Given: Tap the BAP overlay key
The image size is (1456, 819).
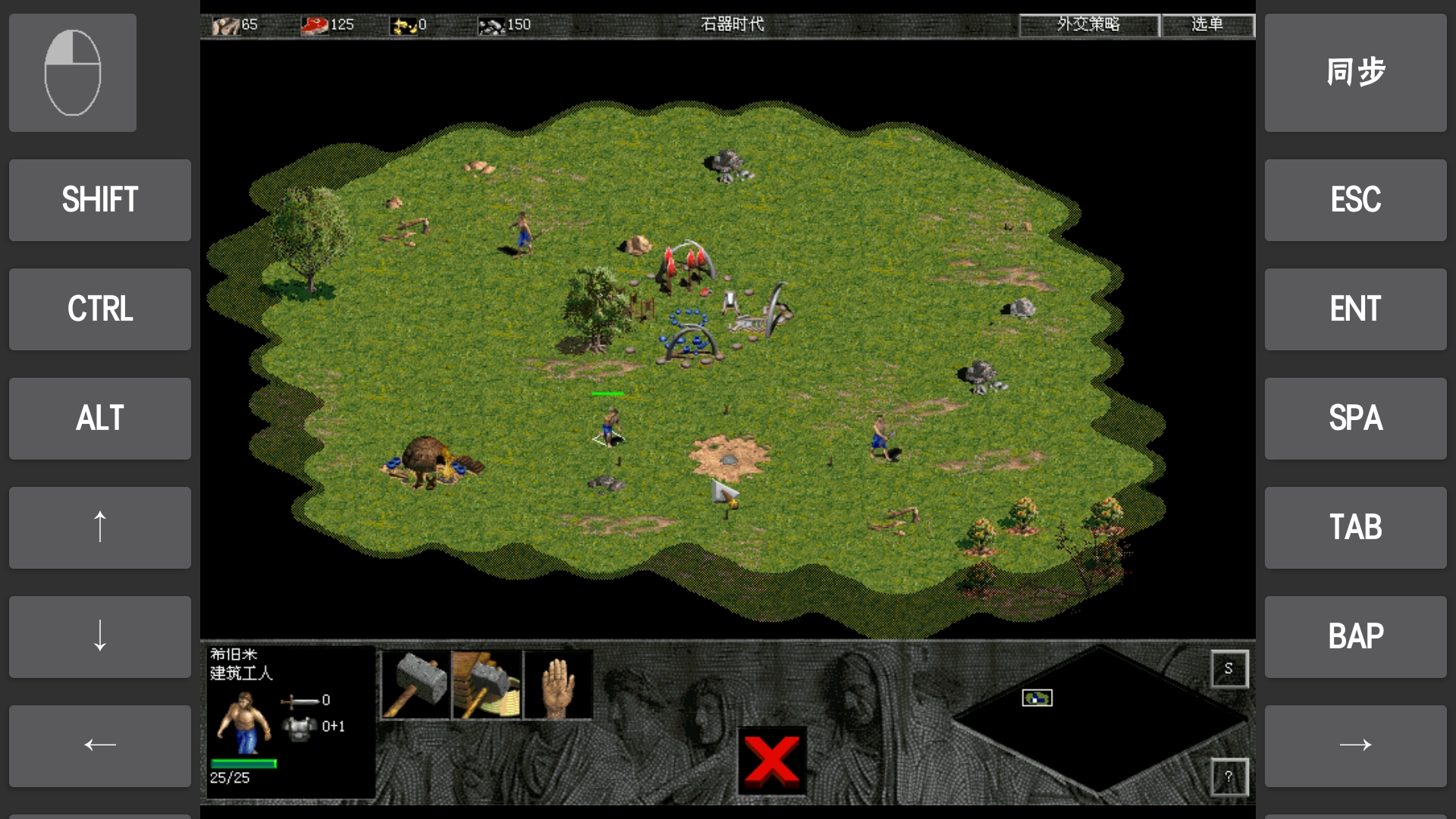Looking at the screenshot, I should click(1355, 637).
